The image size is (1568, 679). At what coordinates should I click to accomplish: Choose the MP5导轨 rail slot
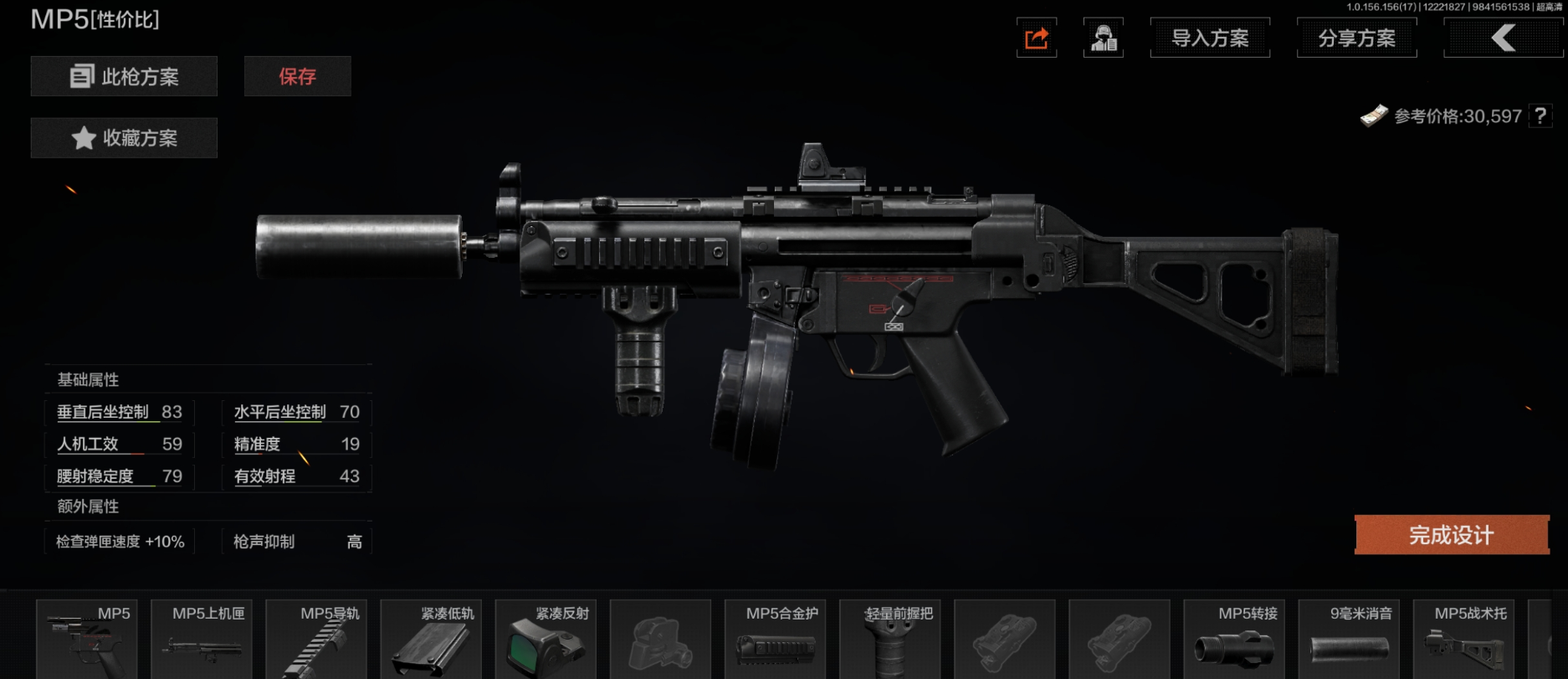(x=317, y=640)
